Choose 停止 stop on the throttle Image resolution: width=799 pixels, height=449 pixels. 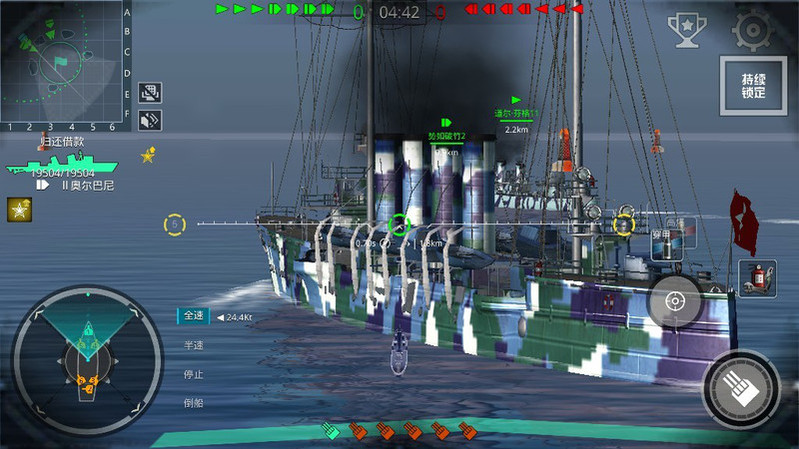click(193, 374)
